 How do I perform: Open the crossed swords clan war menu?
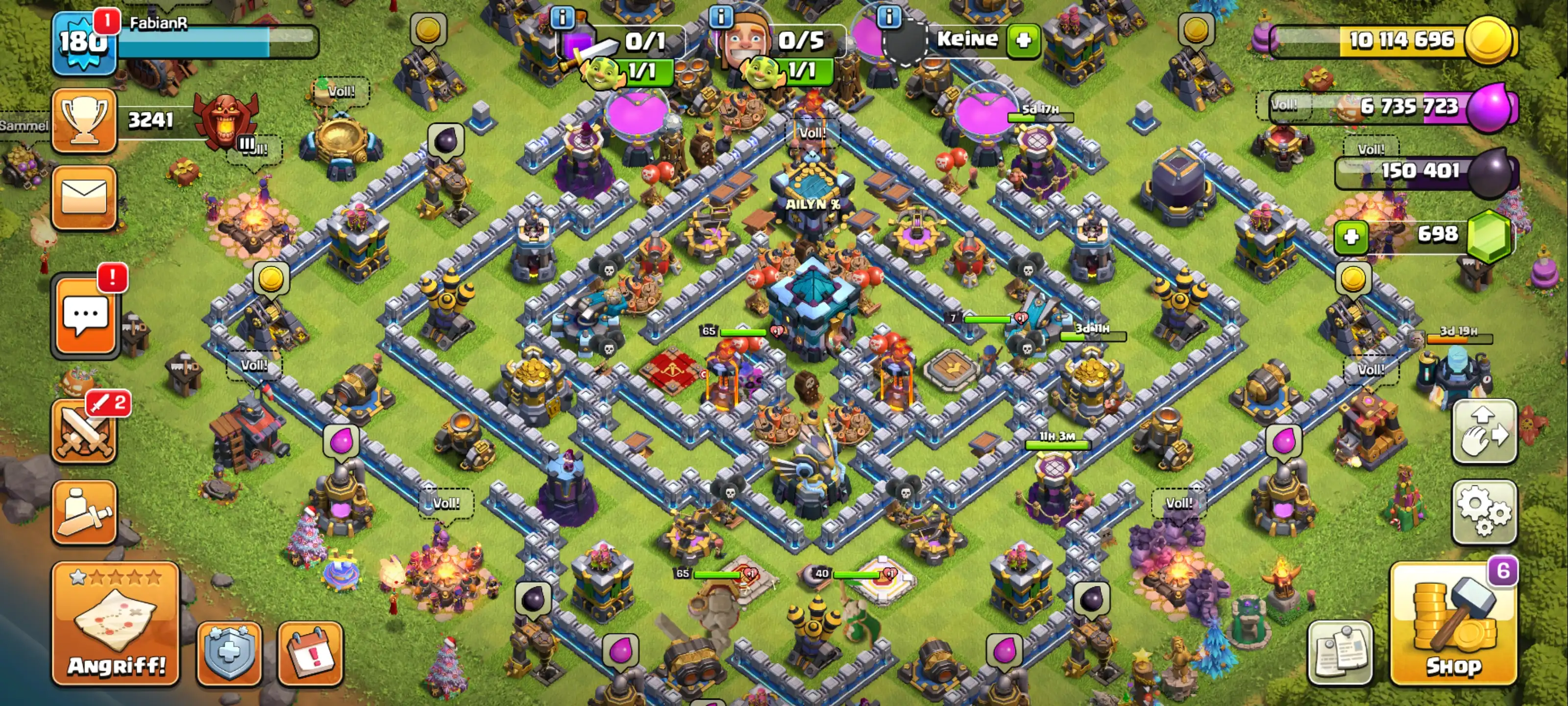pos(84,431)
